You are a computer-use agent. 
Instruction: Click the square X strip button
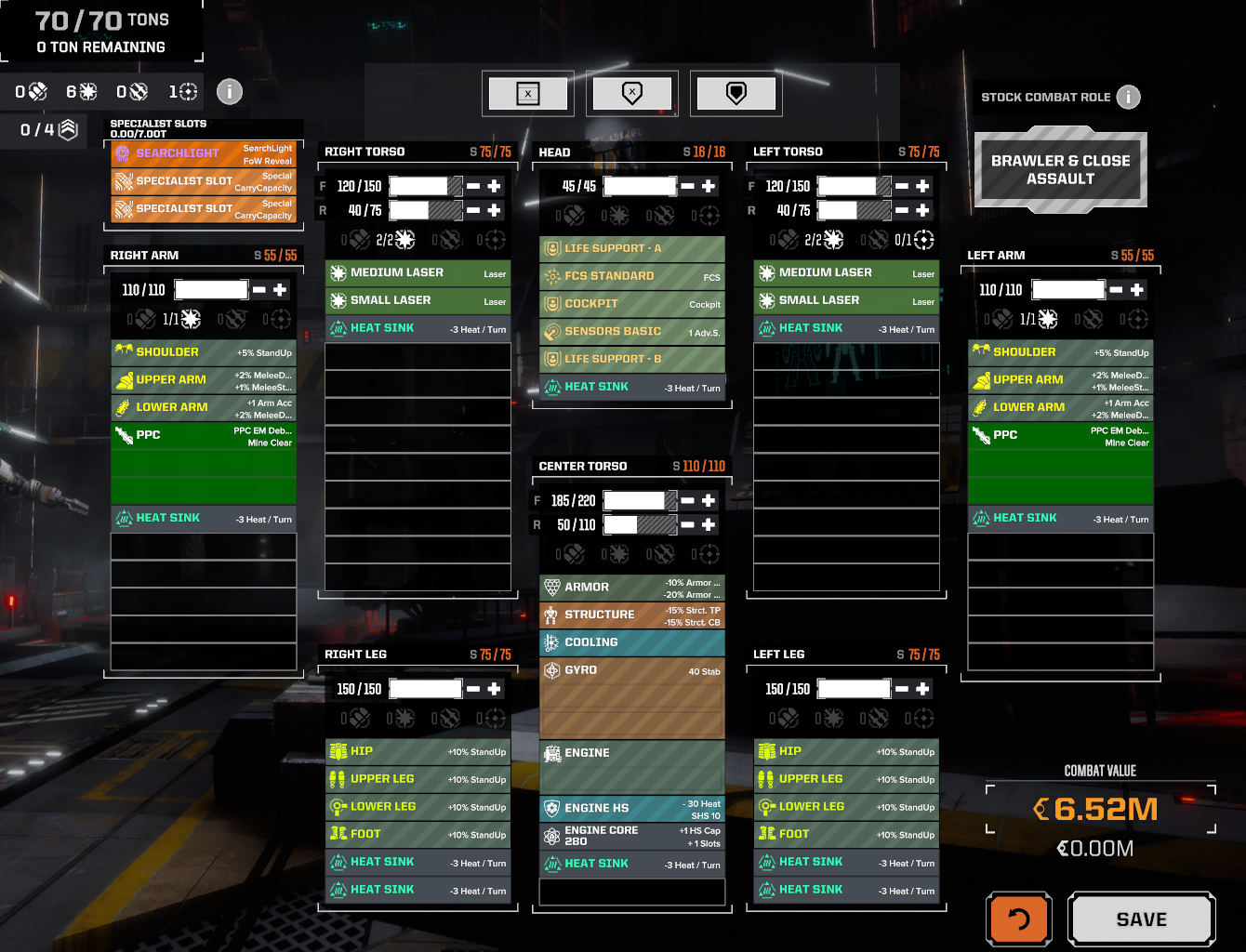click(x=528, y=93)
